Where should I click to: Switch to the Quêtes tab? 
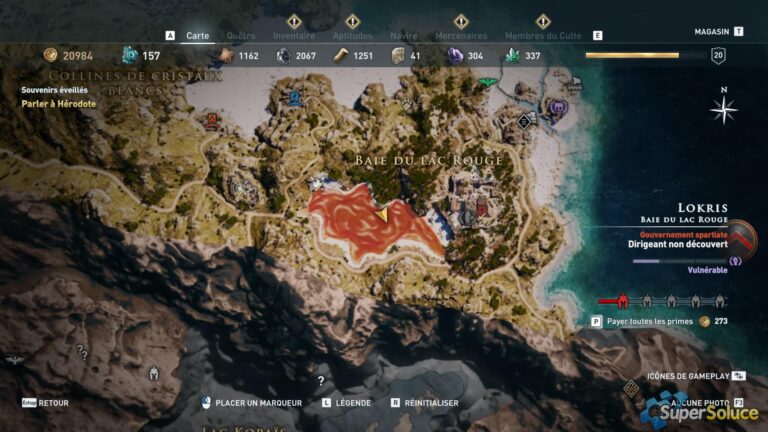click(241, 35)
